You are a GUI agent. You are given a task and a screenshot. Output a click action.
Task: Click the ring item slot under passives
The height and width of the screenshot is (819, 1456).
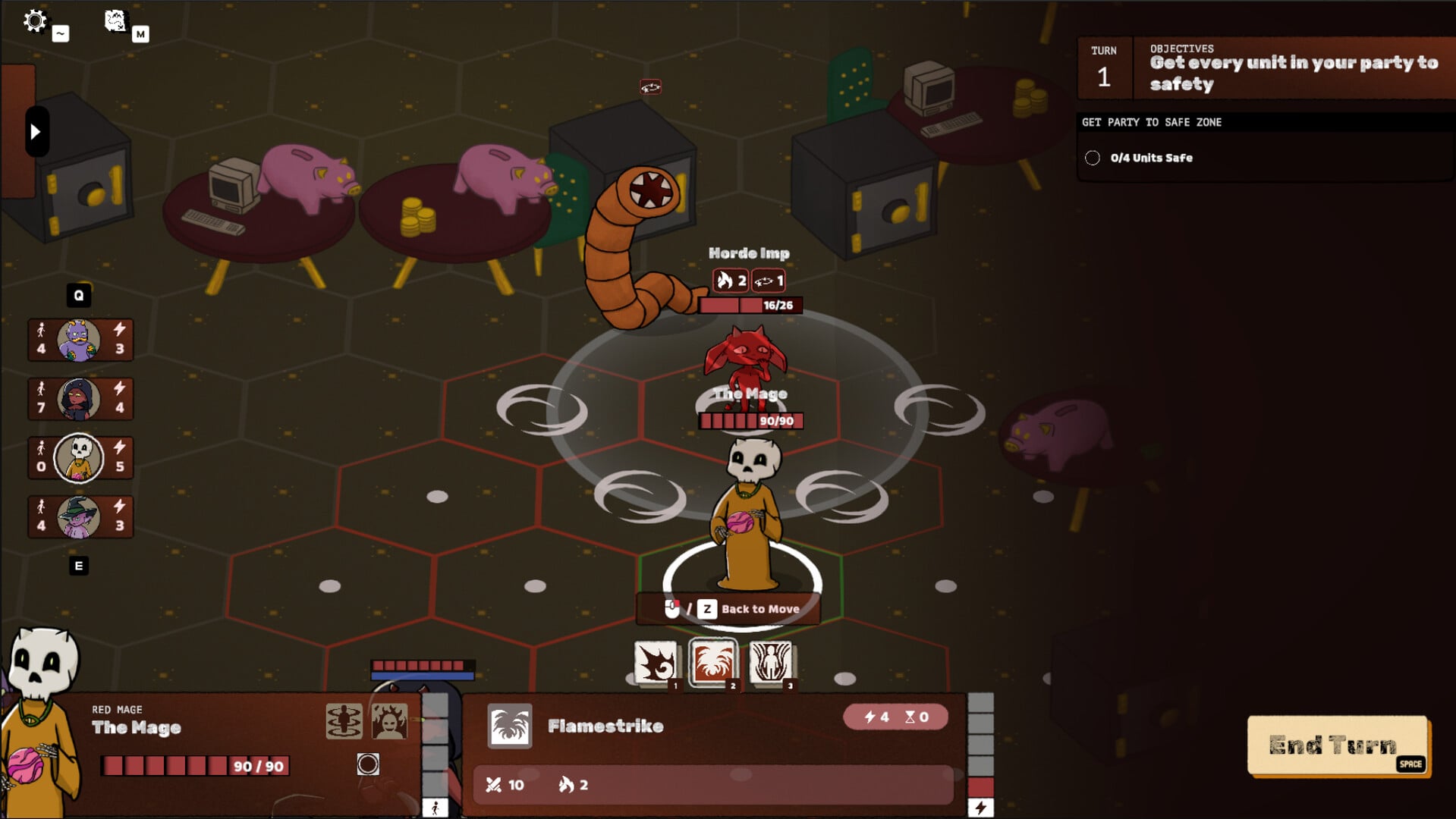368,764
